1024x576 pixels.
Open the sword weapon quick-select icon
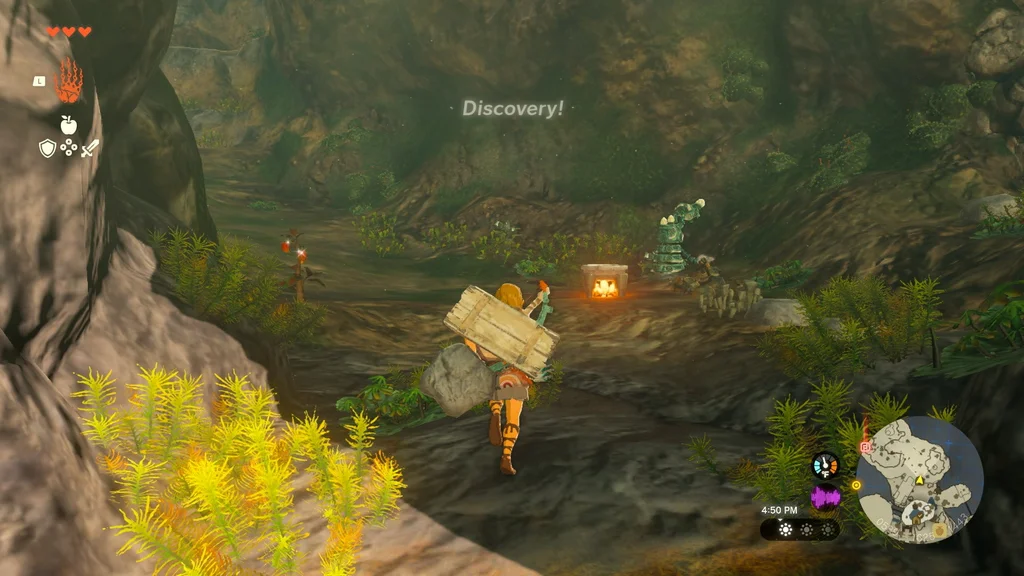(90, 149)
